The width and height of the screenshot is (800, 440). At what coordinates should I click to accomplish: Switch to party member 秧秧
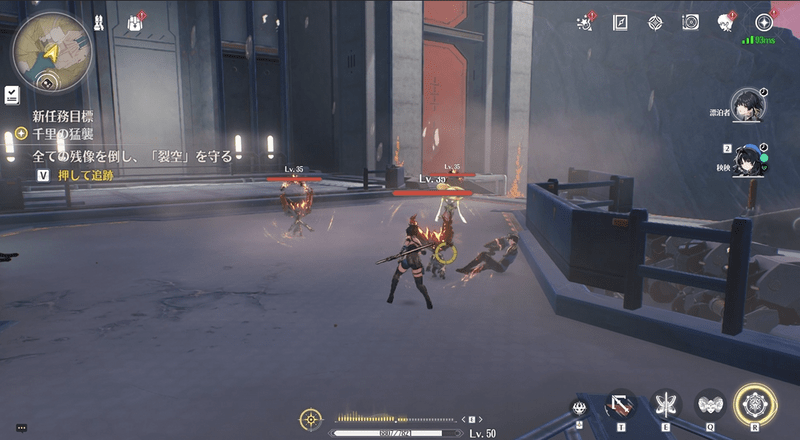coord(746,159)
